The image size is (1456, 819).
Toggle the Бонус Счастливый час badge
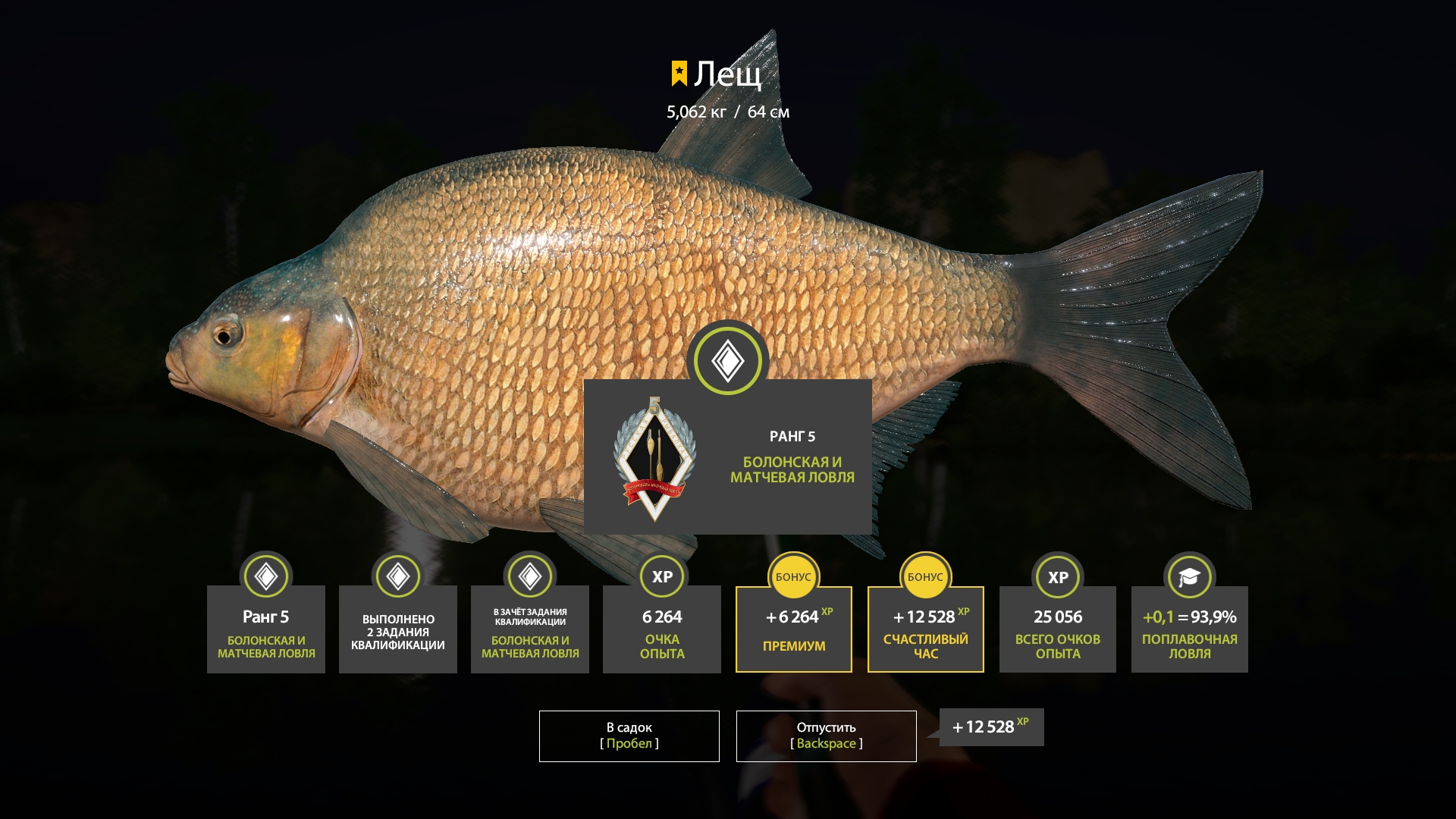coord(925,577)
